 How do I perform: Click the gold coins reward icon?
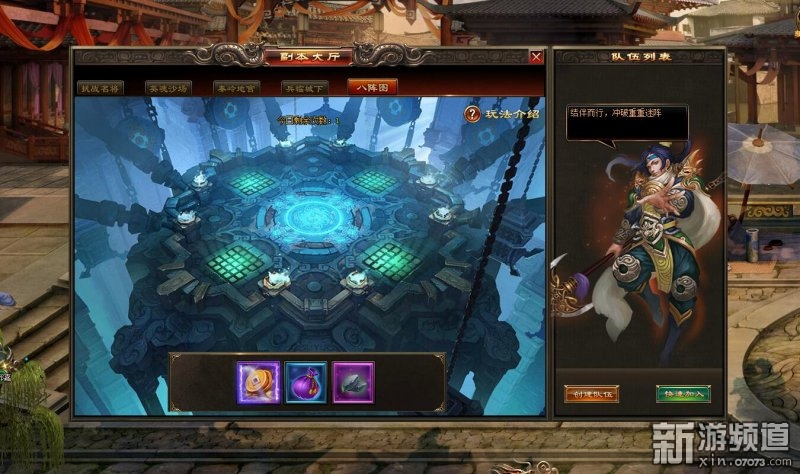click(258, 381)
